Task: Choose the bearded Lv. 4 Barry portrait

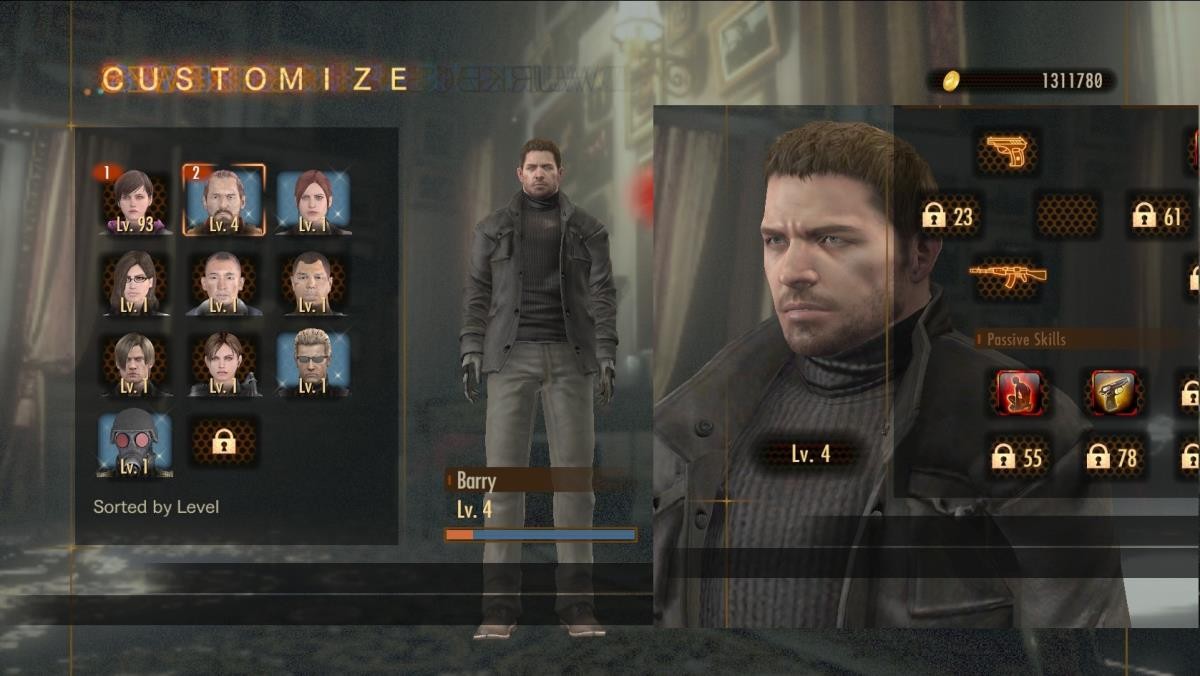Action: pyautogui.click(x=223, y=201)
